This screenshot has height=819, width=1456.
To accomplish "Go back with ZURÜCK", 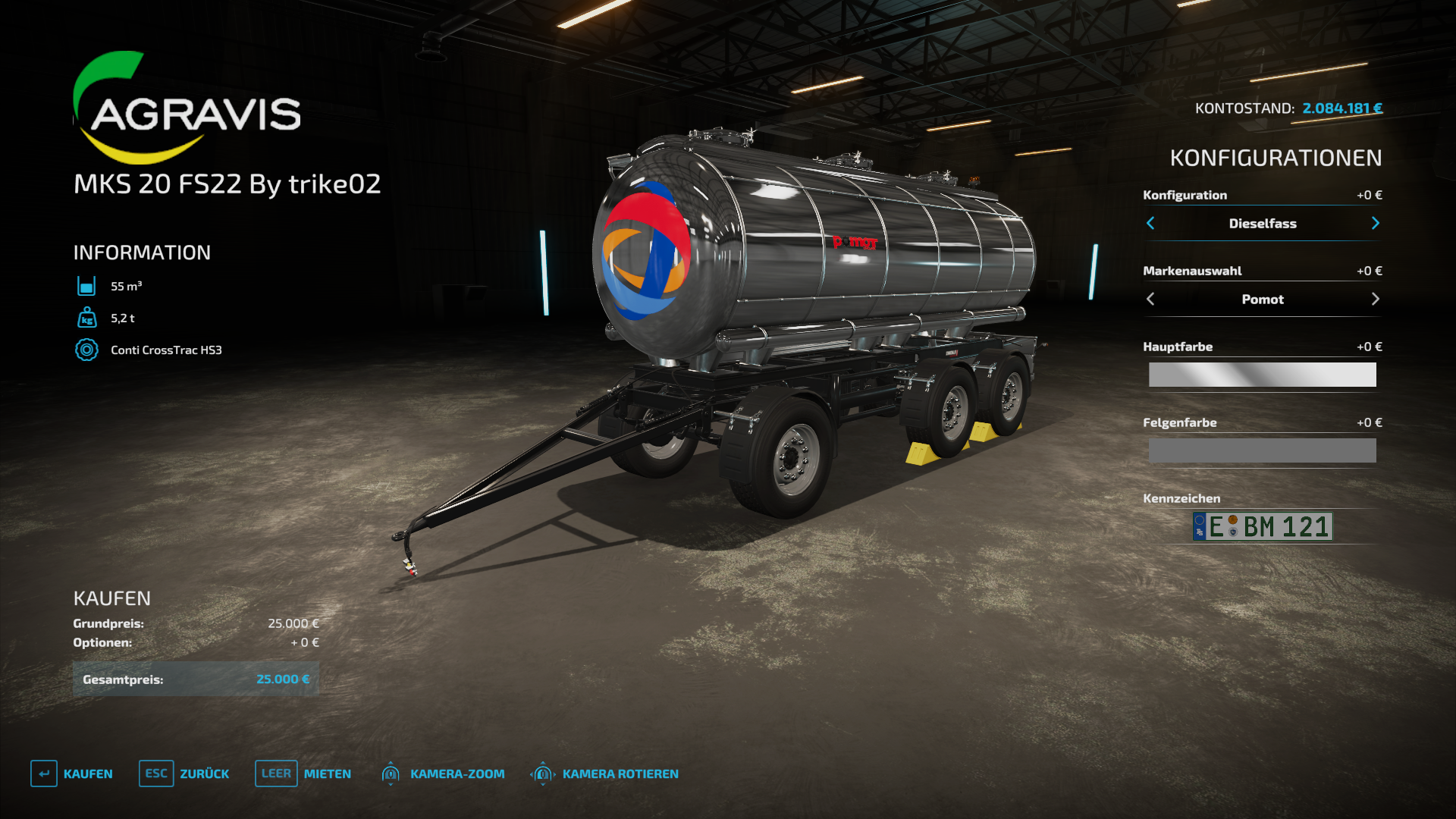I will [184, 773].
